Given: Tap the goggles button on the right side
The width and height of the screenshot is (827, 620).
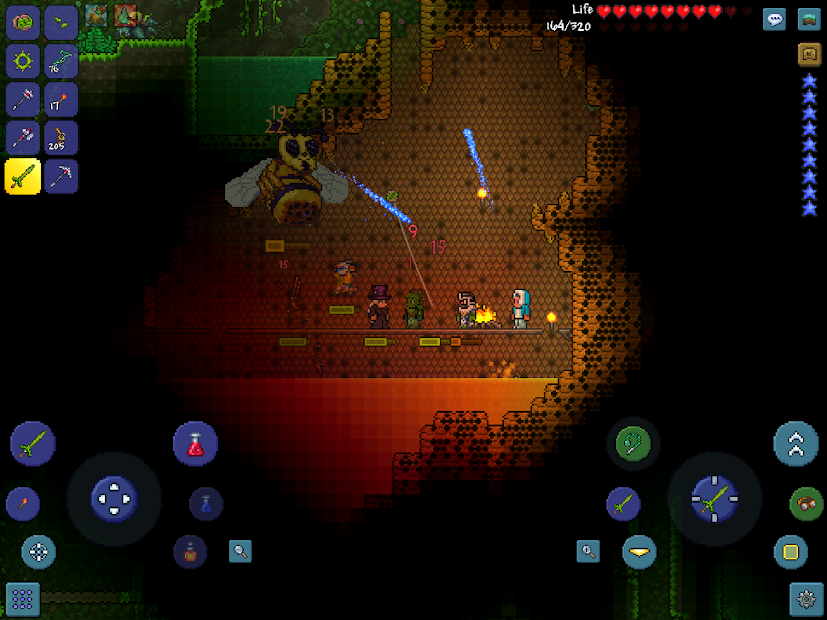Looking at the screenshot, I should [x=806, y=503].
